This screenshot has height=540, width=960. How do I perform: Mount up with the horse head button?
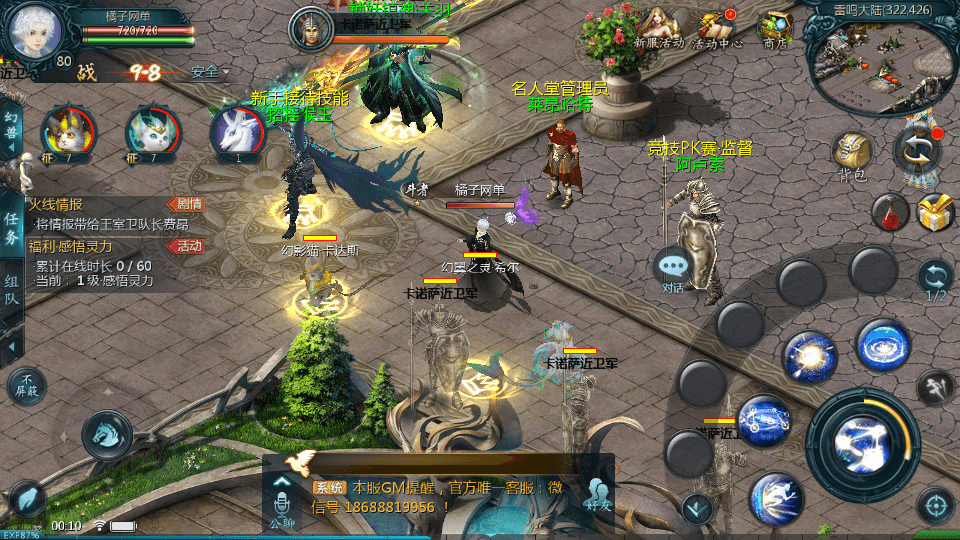pos(106,435)
